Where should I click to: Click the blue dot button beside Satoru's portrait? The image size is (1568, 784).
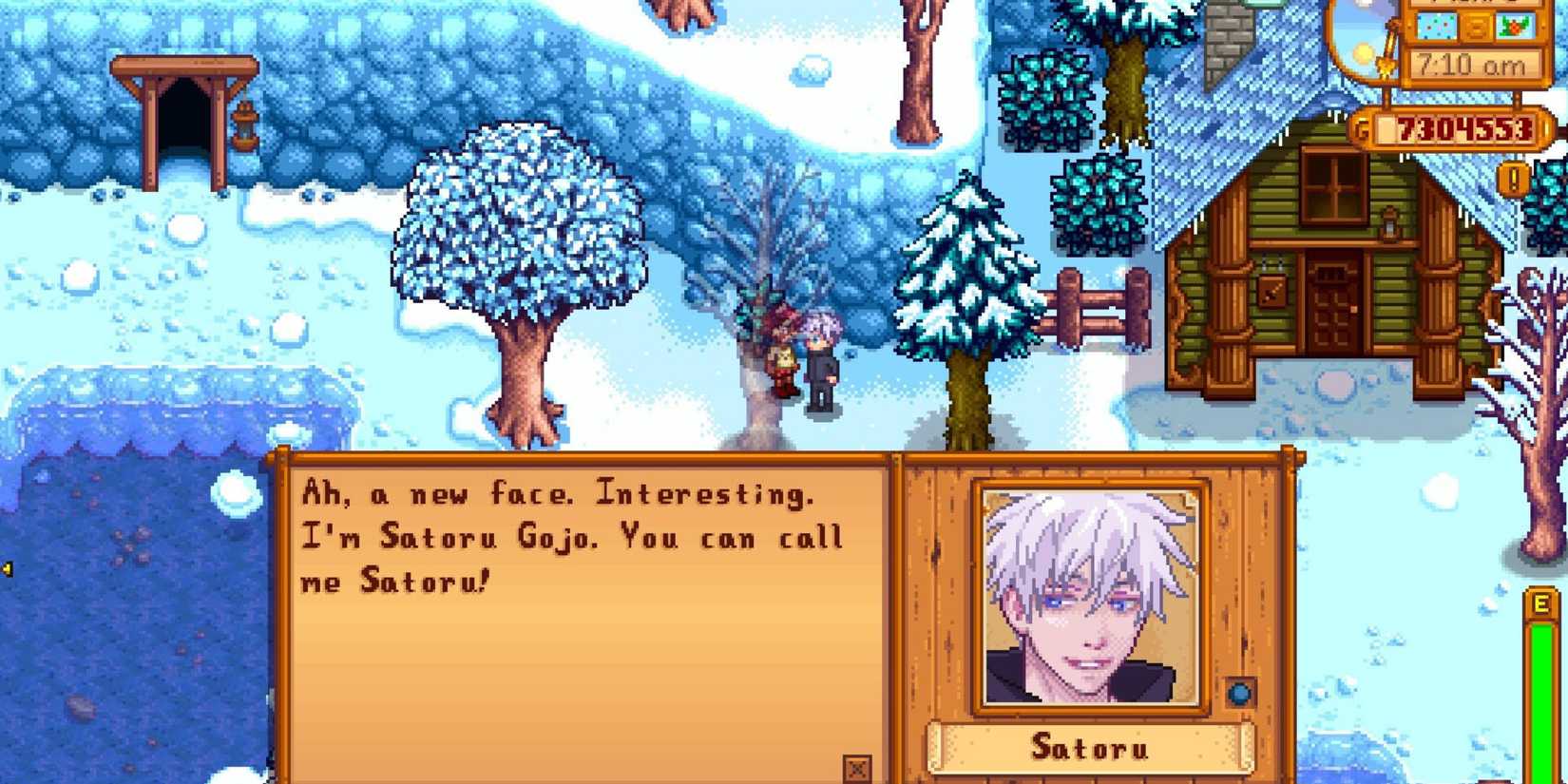click(1241, 693)
